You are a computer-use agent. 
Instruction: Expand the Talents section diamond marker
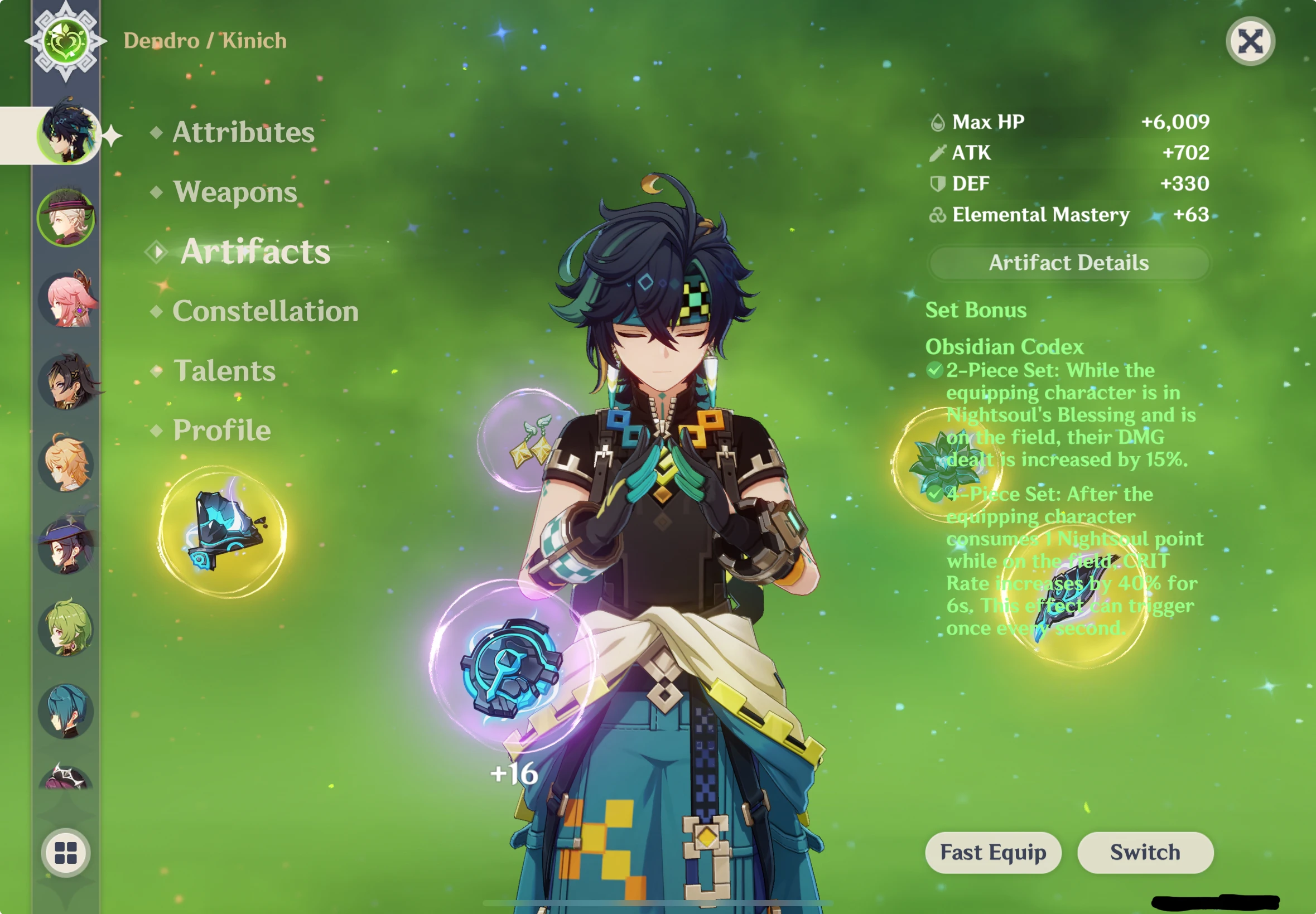[x=156, y=370]
